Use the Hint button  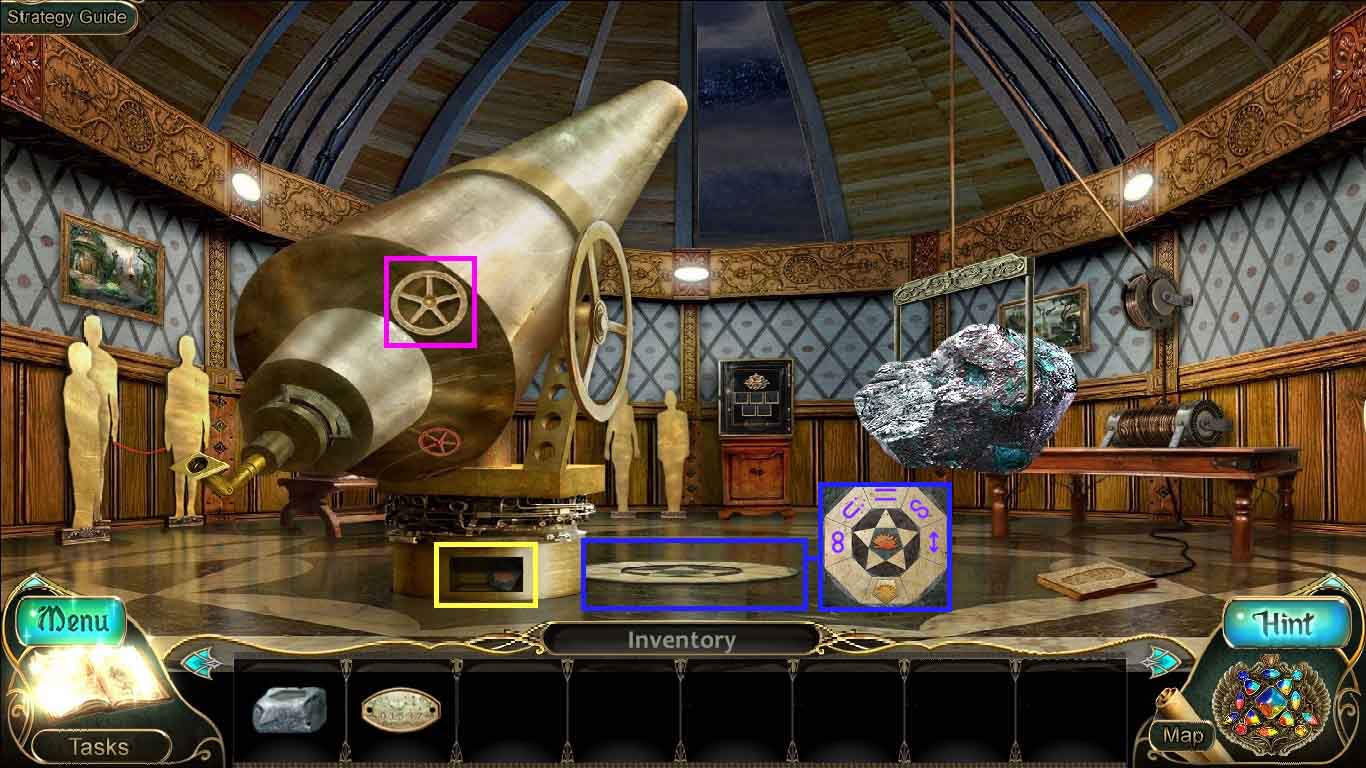[x=1283, y=624]
